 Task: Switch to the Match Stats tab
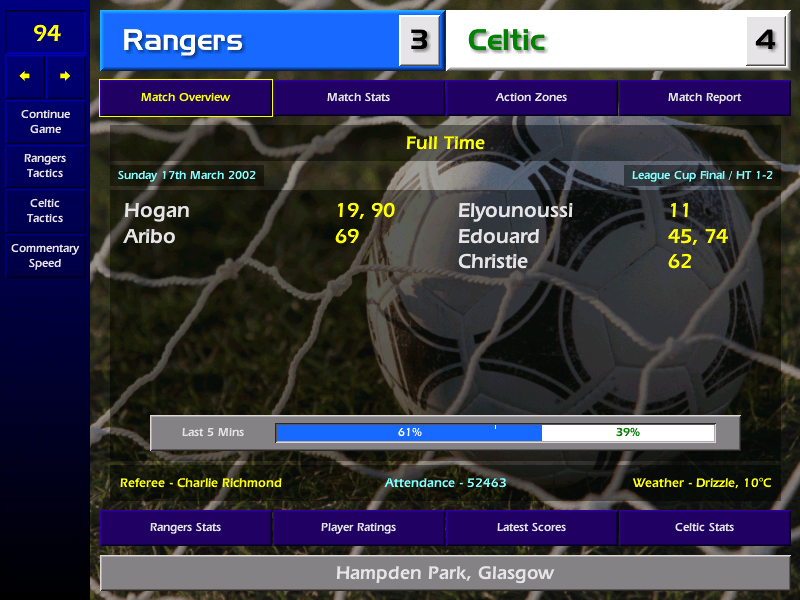coord(358,98)
